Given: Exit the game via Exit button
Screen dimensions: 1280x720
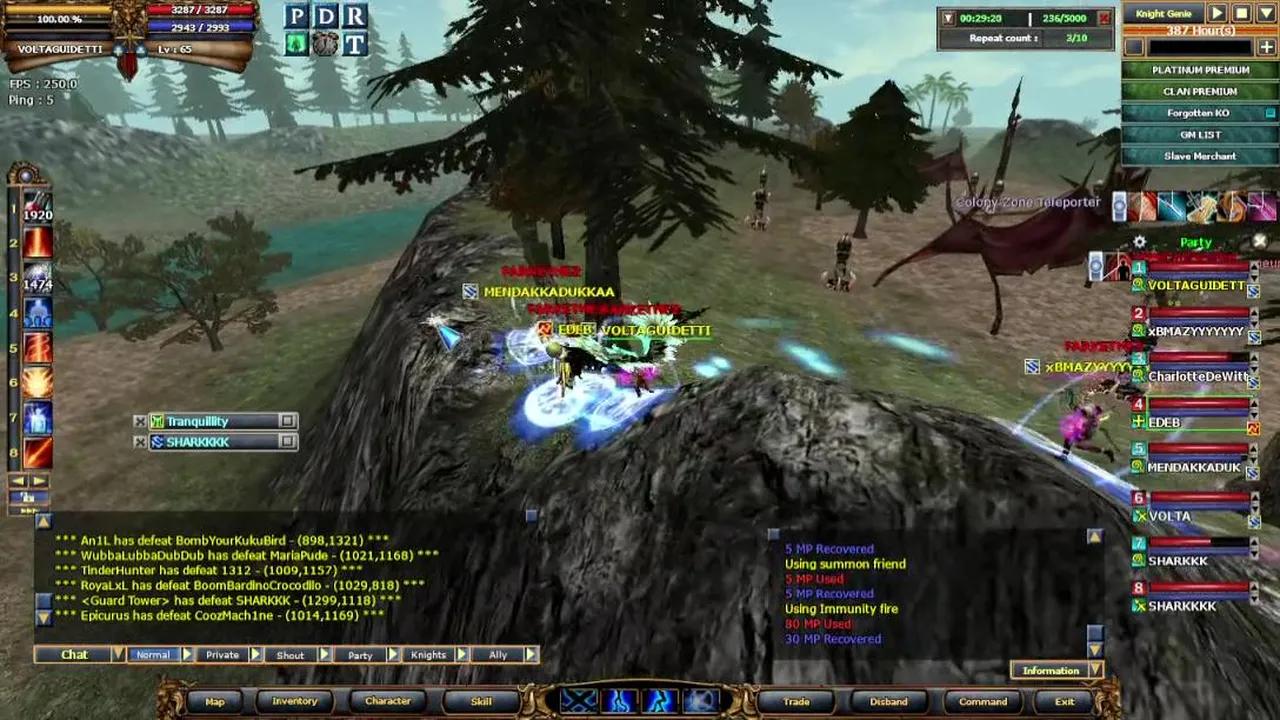Looking at the screenshot, I should tap(1064, 701).
